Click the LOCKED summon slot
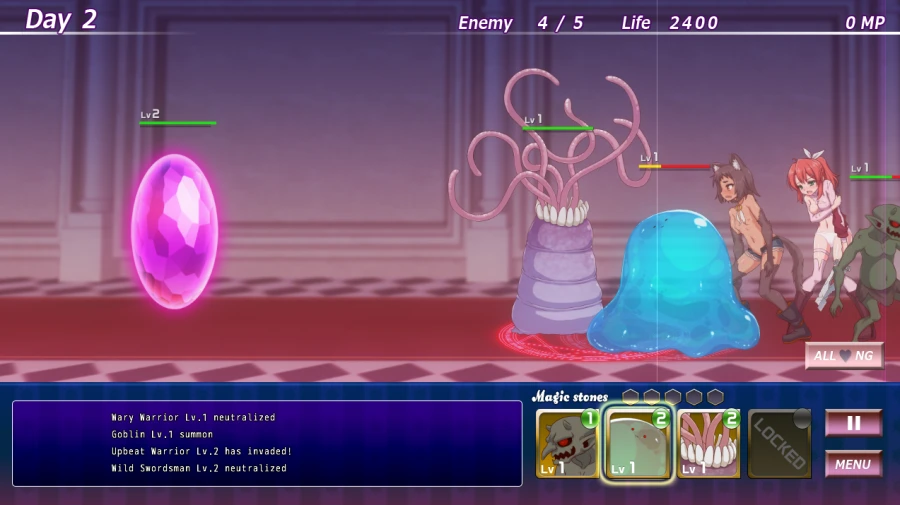 click(780, 444)
